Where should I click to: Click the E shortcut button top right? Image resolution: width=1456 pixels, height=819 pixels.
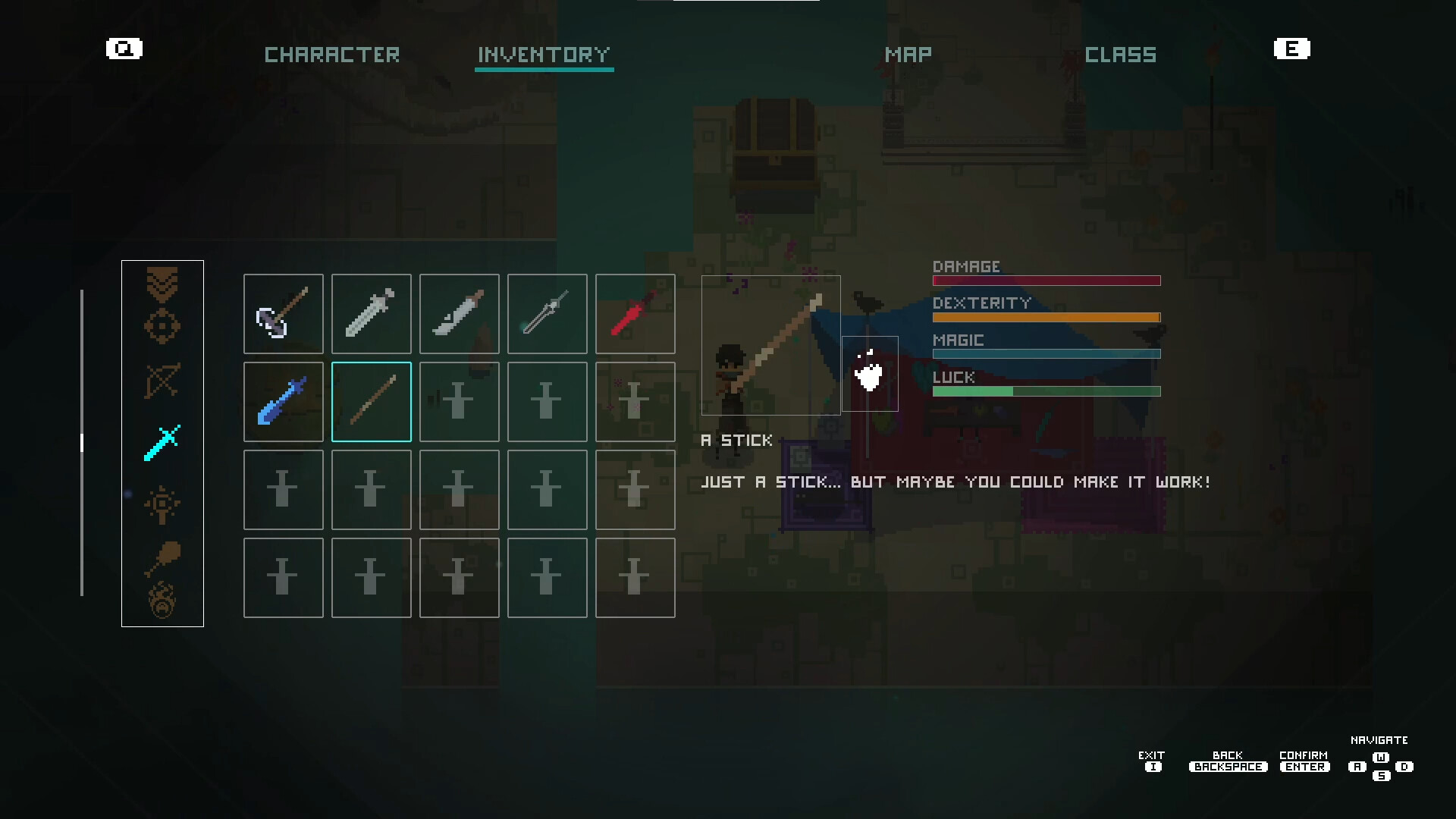(x=1292, y=49)
